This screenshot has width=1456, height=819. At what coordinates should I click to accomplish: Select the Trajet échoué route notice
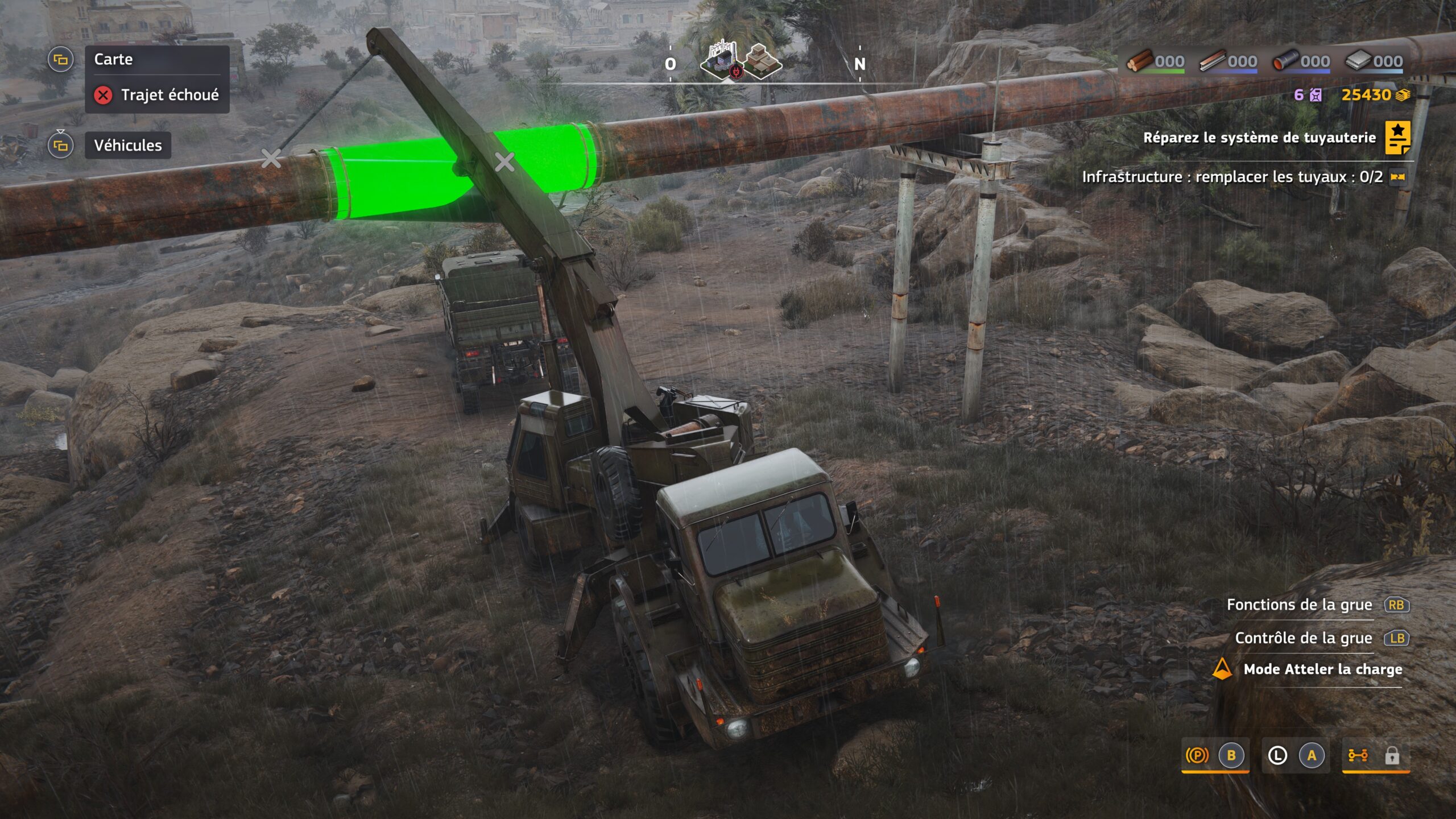pos(169,95)
